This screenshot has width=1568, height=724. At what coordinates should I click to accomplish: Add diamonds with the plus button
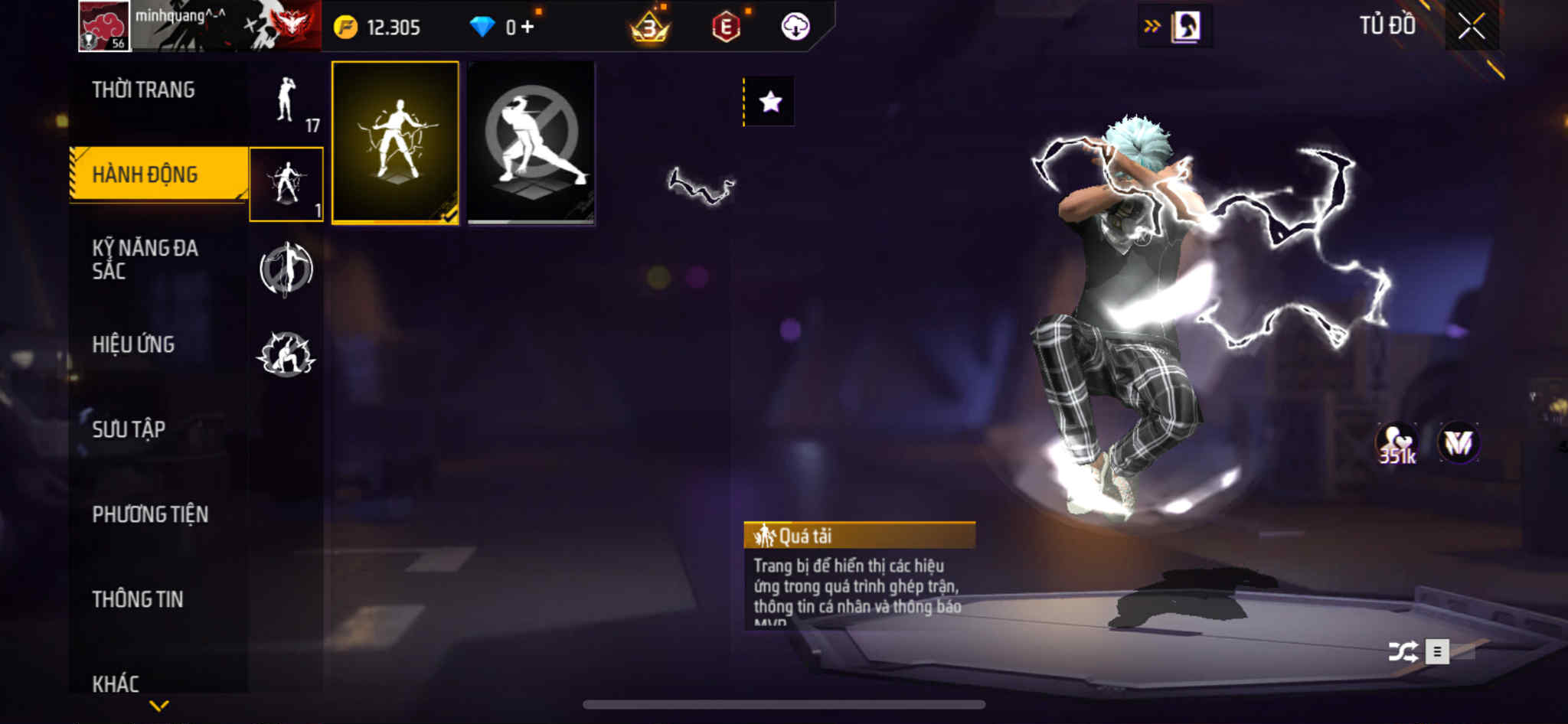[528, 27]
